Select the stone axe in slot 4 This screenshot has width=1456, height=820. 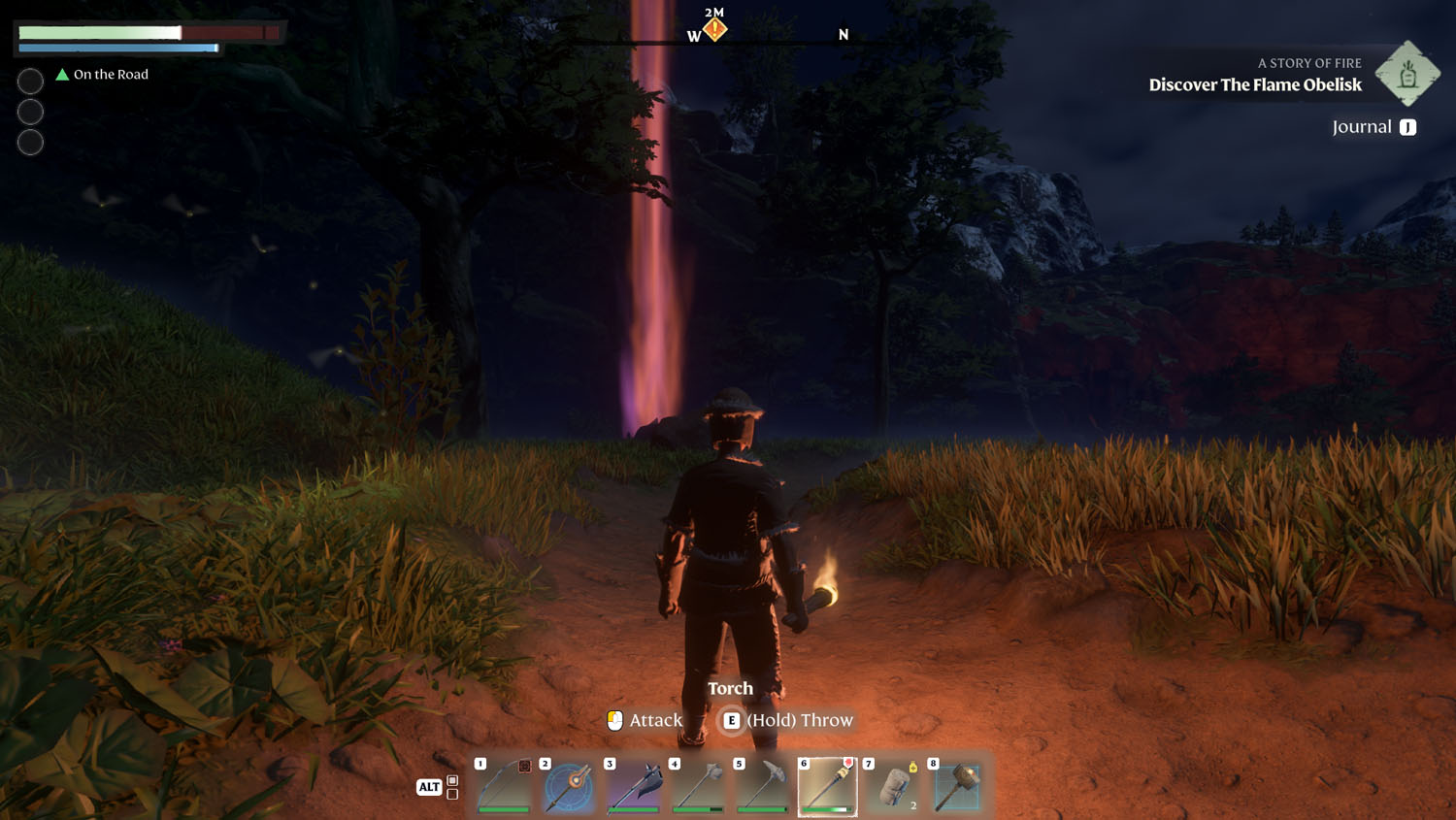[698, 786]
